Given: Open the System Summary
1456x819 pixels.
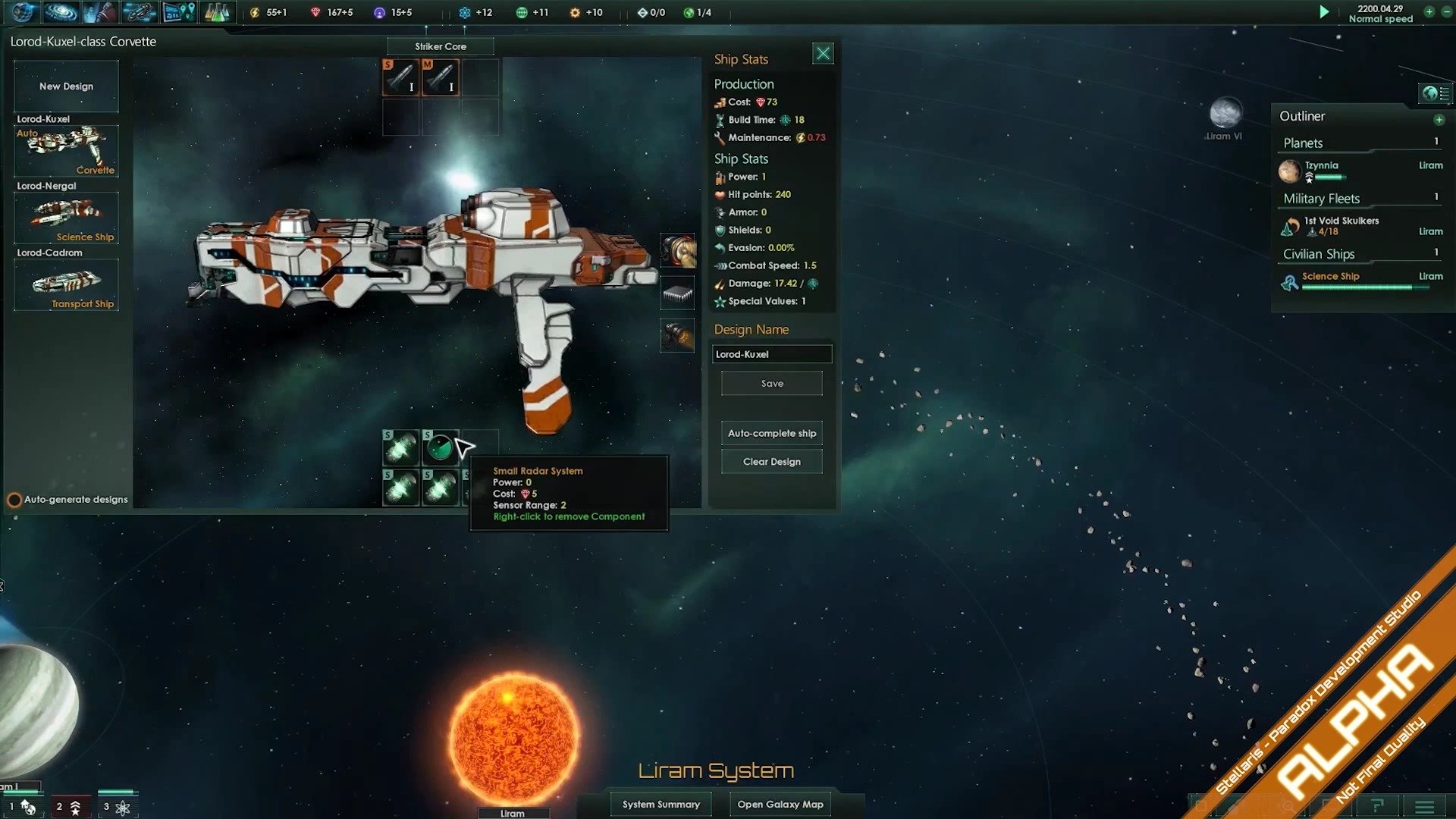Looking at the screenshot, I should [x=661, y=804].
